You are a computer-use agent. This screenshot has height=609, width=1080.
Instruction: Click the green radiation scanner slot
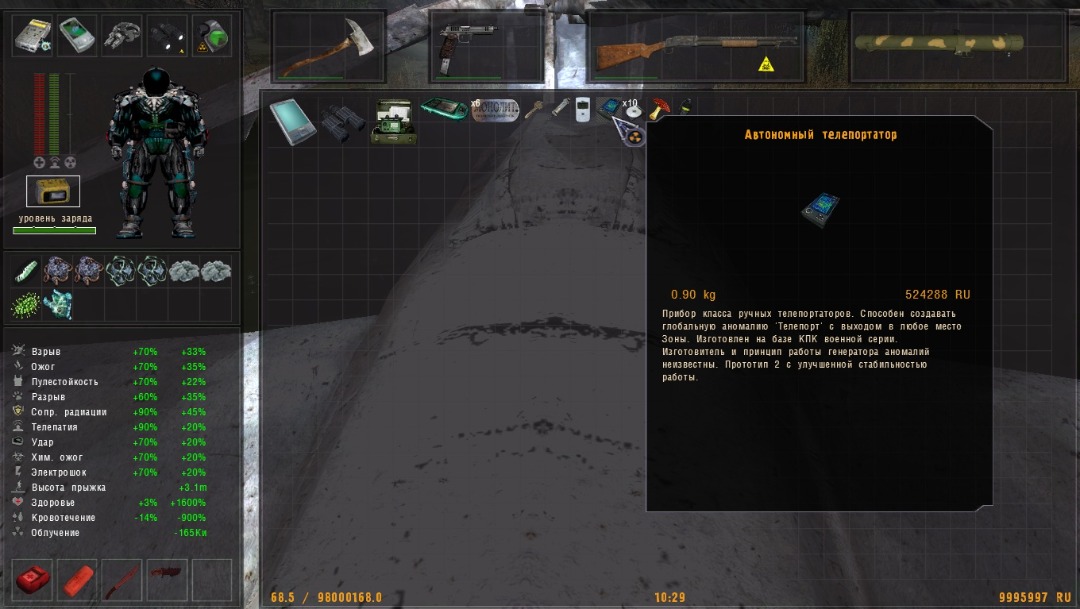(x=212, y=37)
